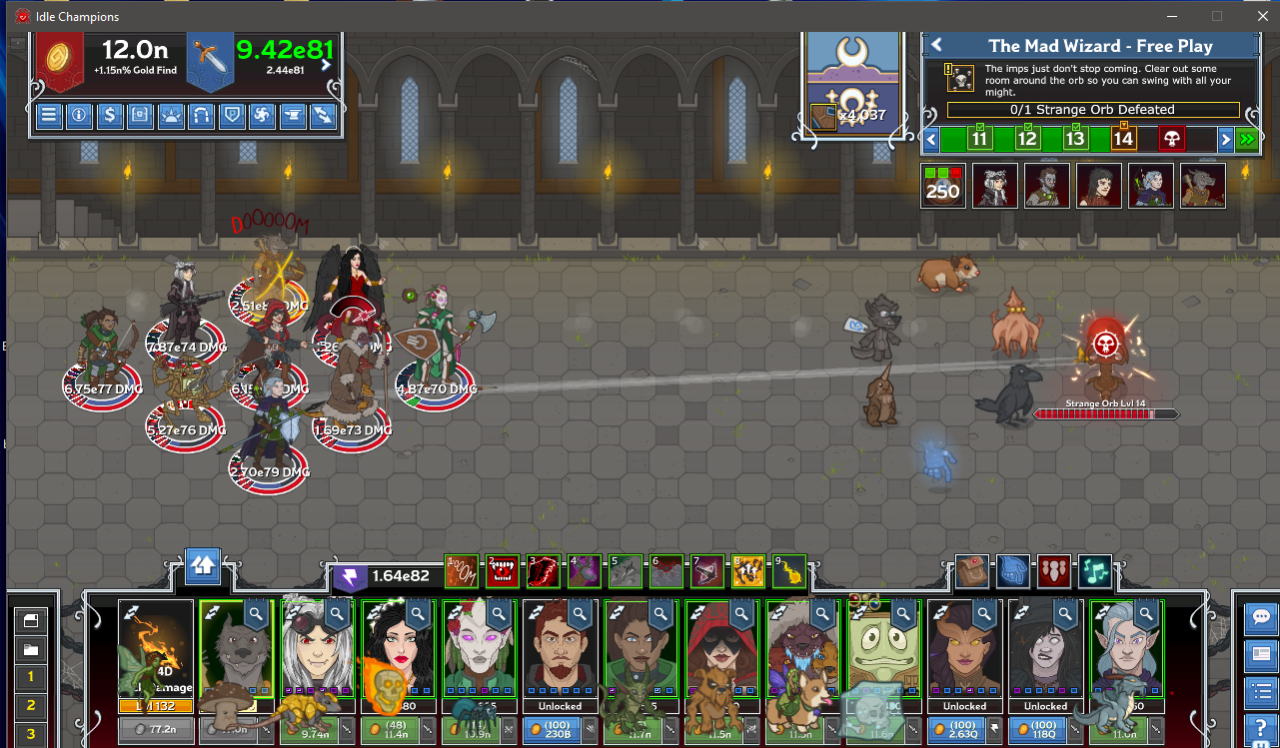
Task: Open the main menu hamburger button
Action: pos(49,116)
